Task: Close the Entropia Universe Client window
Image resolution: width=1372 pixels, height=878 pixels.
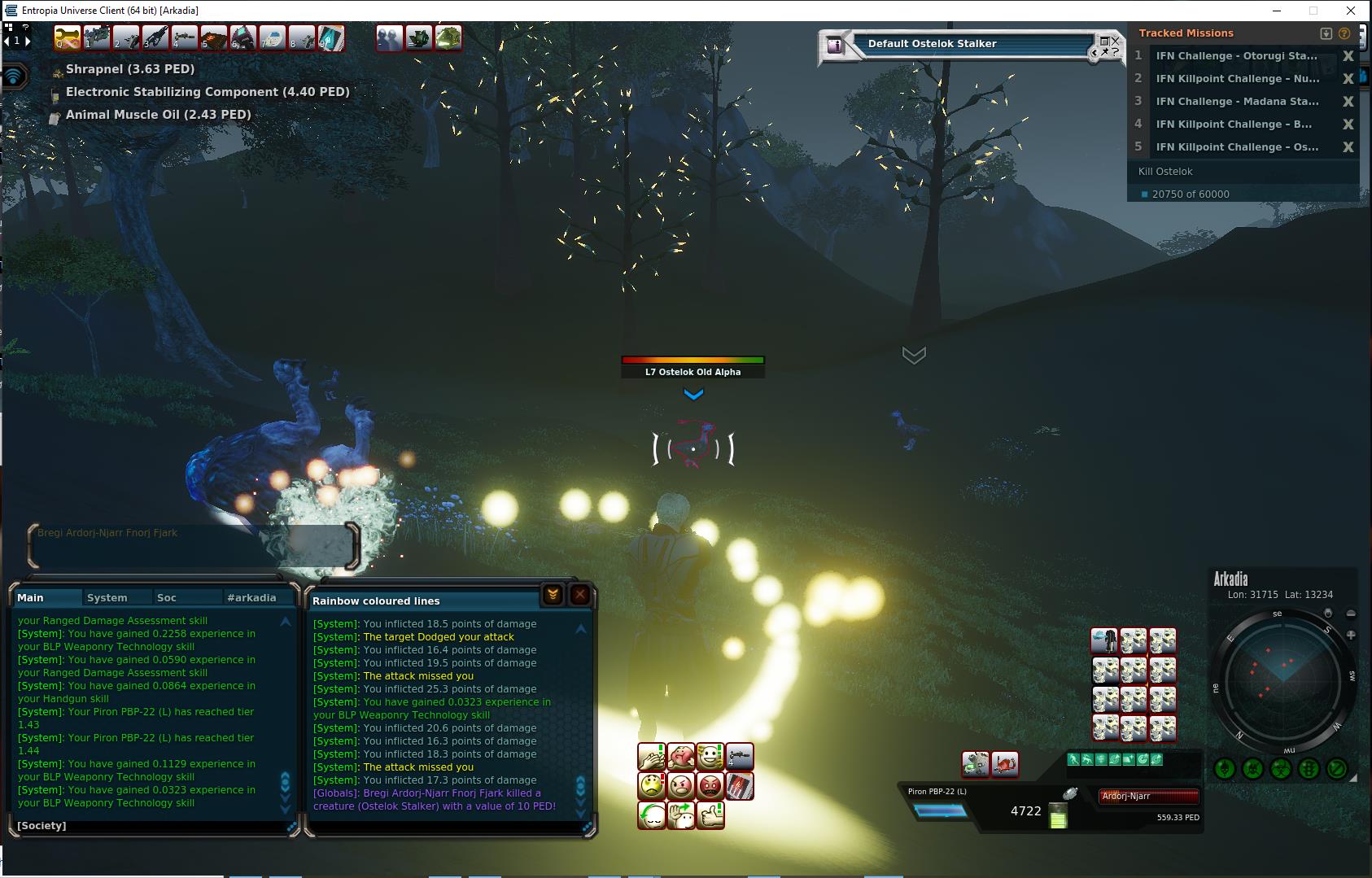Action: (1351, 11)
